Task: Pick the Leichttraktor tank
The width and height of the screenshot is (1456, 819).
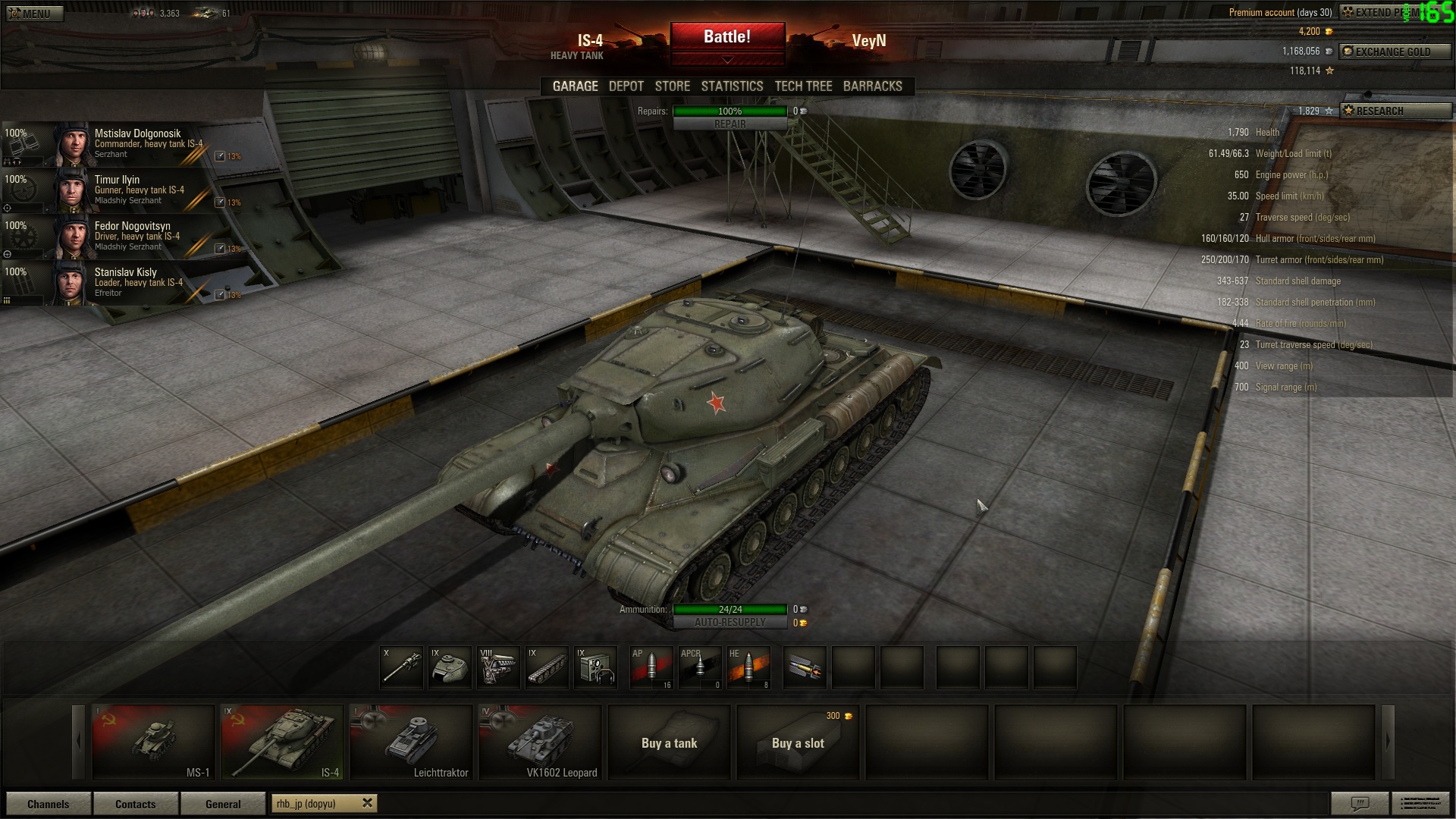Action: (x=411, y=742)
